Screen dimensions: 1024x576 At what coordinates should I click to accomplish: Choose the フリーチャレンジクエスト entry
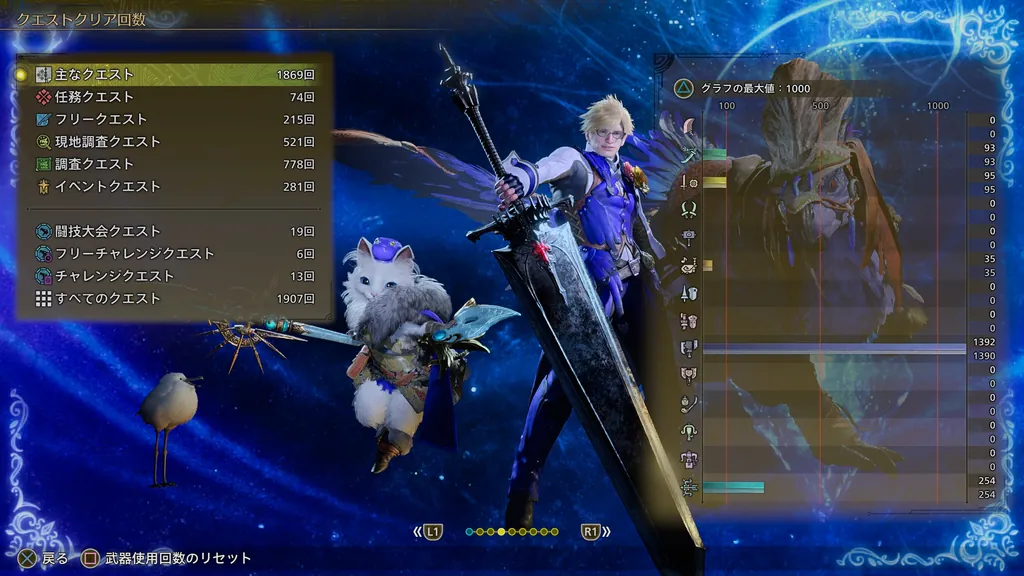tap(175, 254)
